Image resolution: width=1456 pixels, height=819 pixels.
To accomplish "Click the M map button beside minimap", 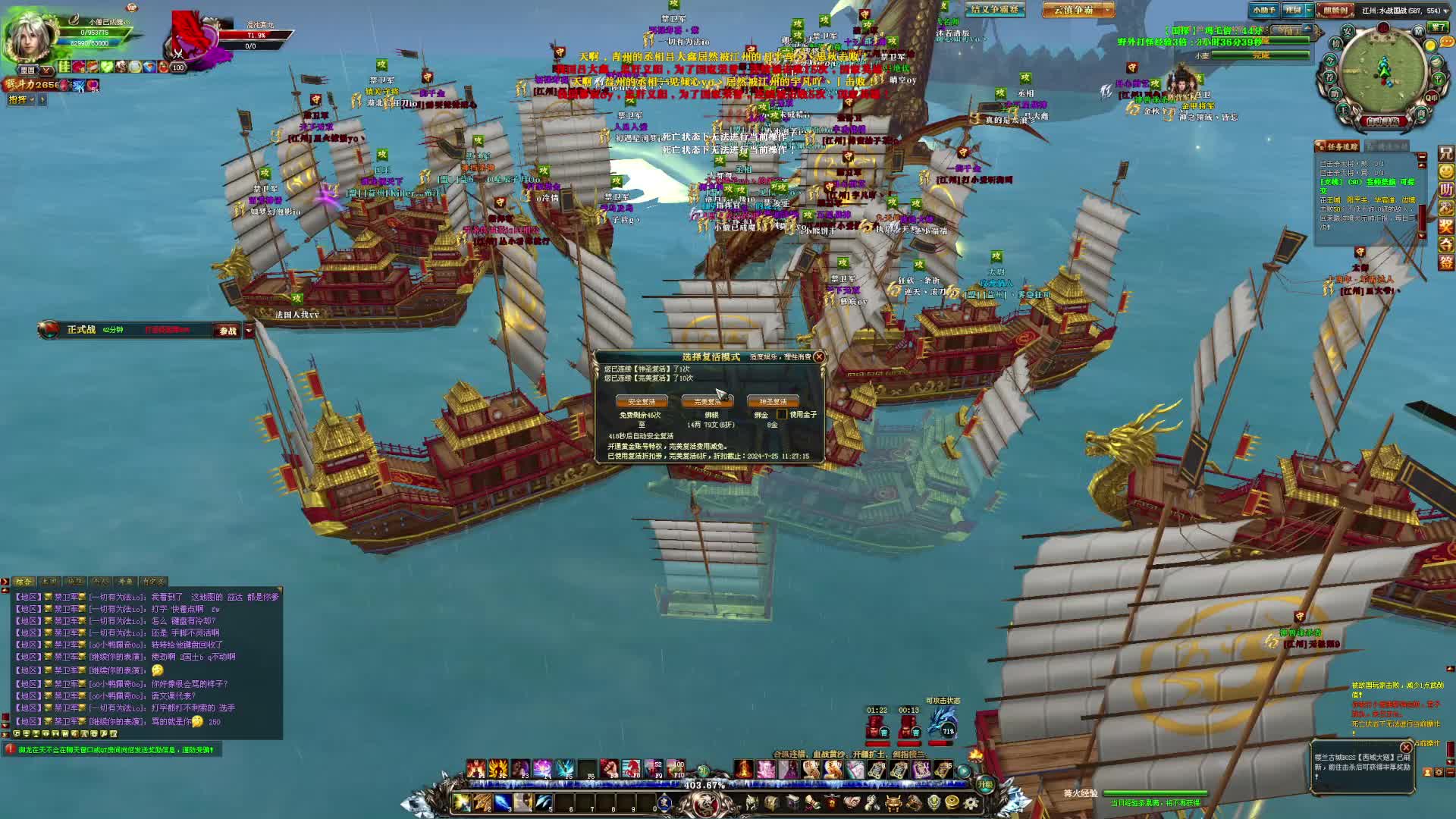I will [1418, 31].
